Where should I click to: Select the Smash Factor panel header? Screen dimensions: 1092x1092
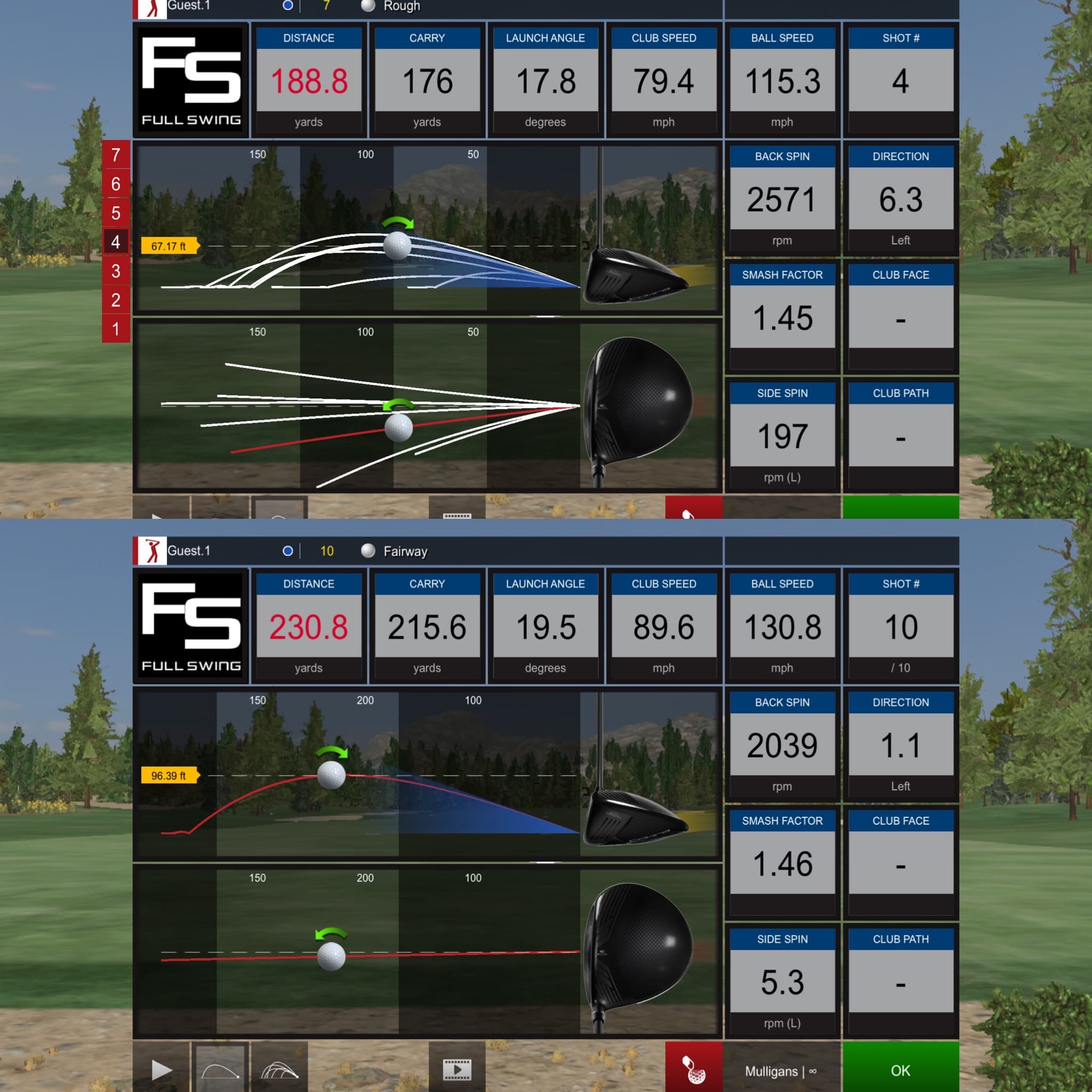782,821
